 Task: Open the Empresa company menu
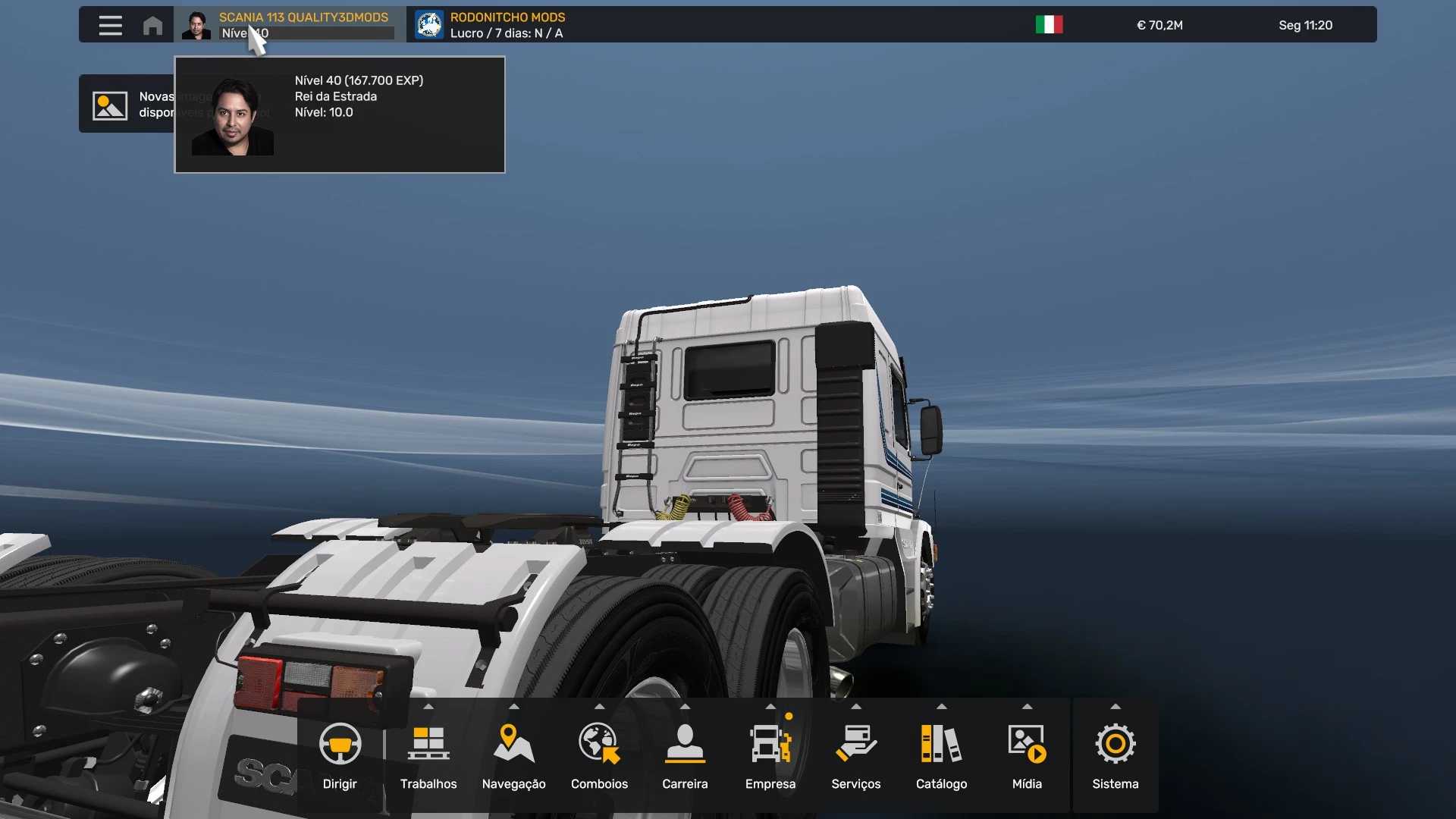[770, 755]
